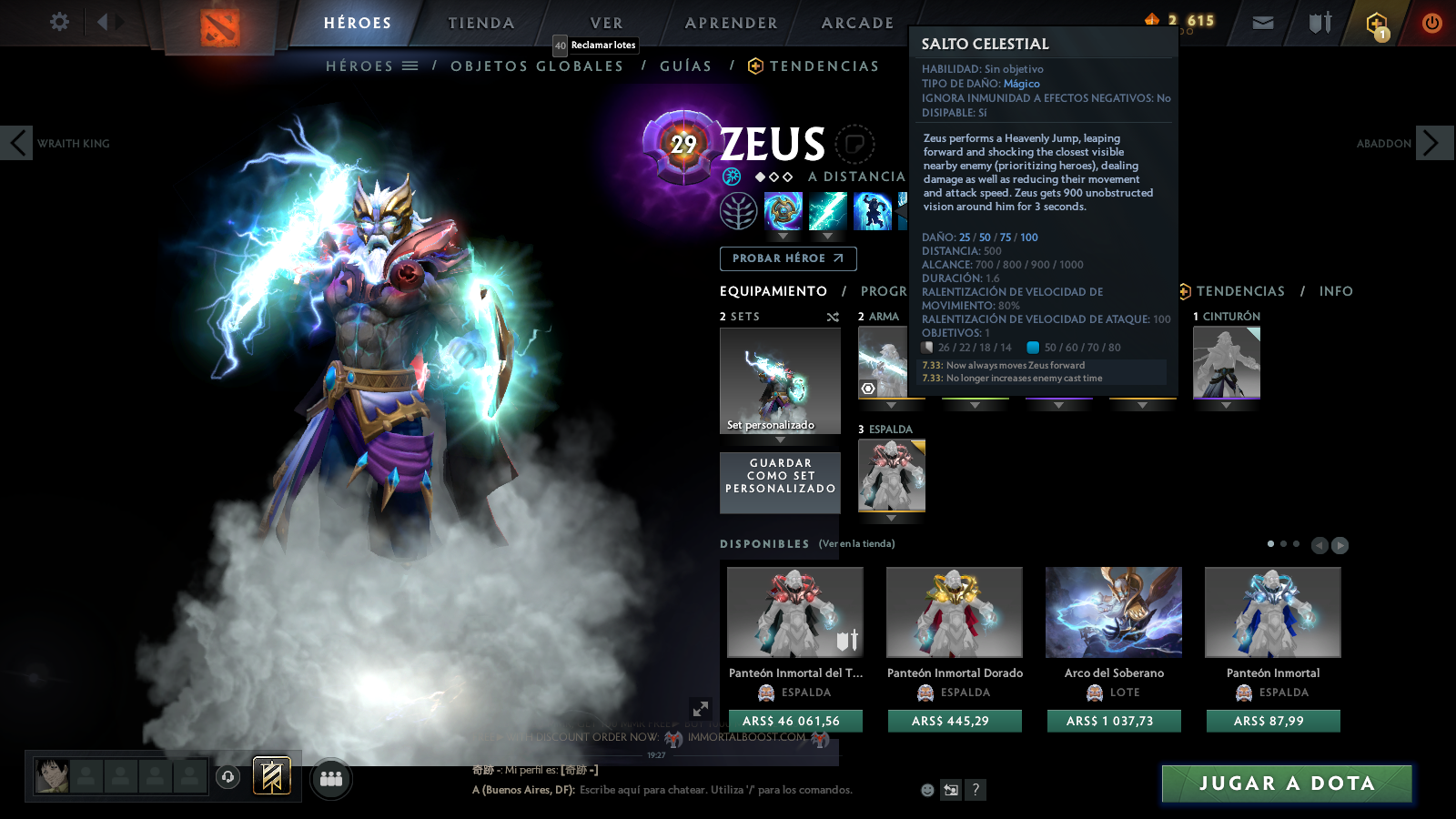Toggle the spectate screenshot icon next to the help mark
This screenshot has height=819, width=1456.
949,790
